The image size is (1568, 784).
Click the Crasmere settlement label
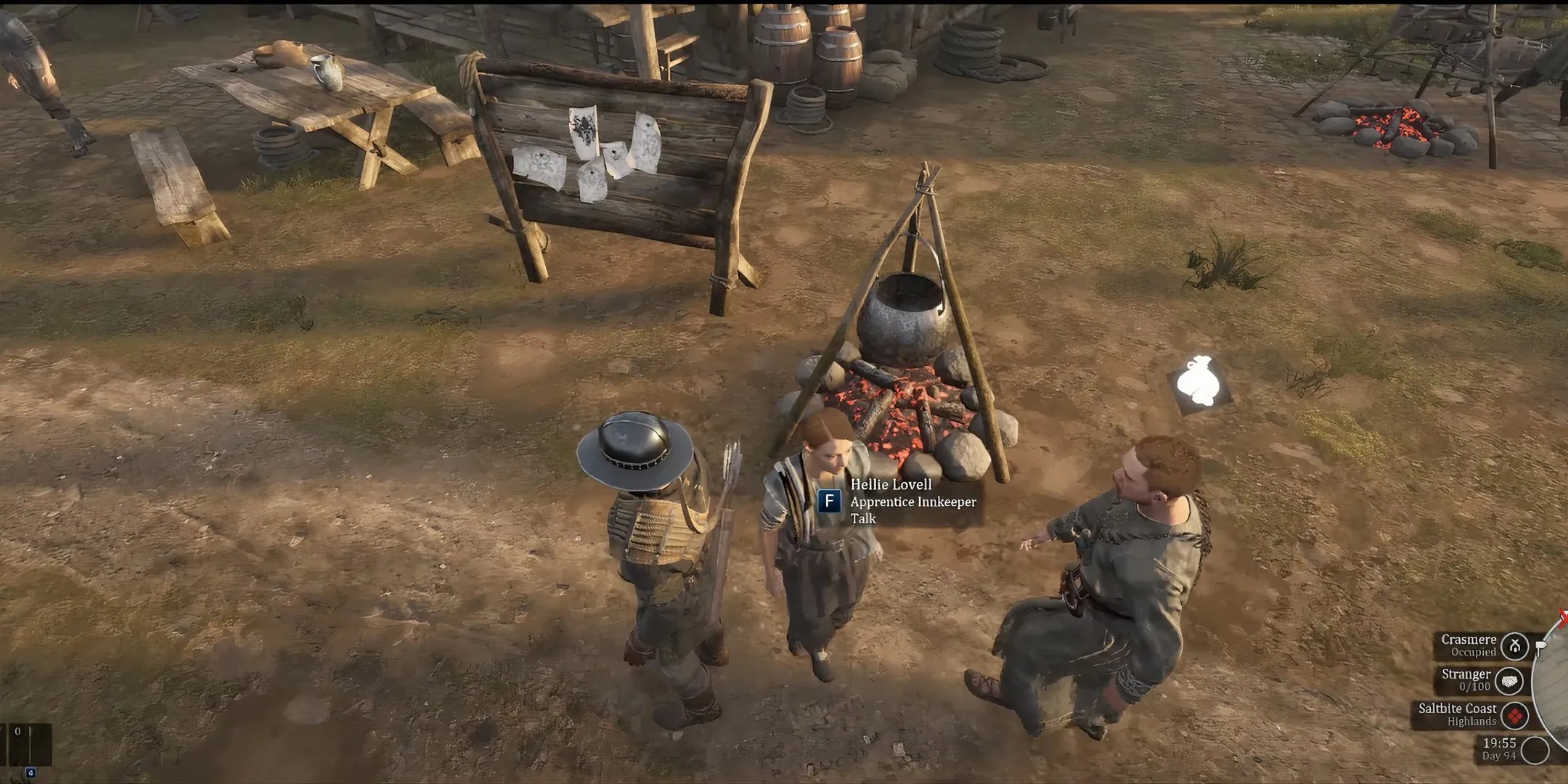(x=1469, y=639)
